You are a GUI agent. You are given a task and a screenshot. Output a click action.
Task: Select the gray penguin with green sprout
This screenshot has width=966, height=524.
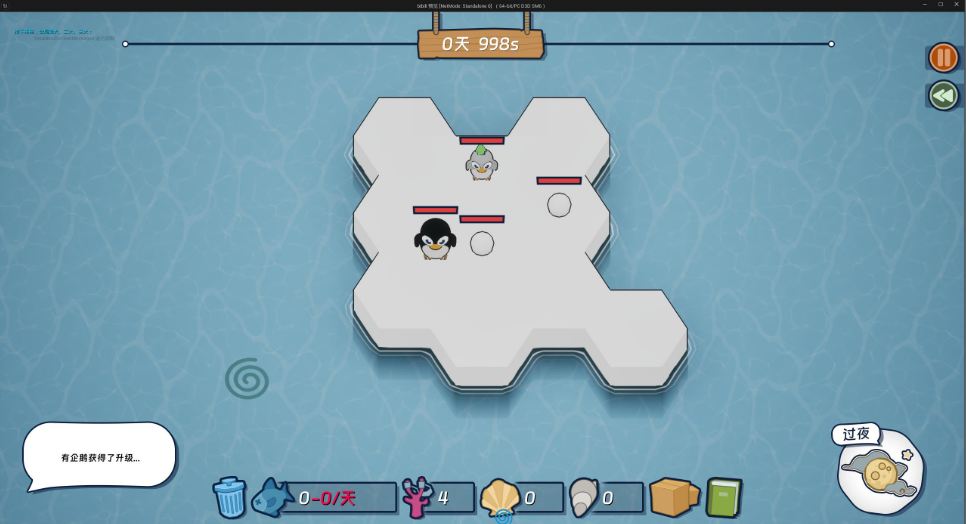(x=481, y=163)
